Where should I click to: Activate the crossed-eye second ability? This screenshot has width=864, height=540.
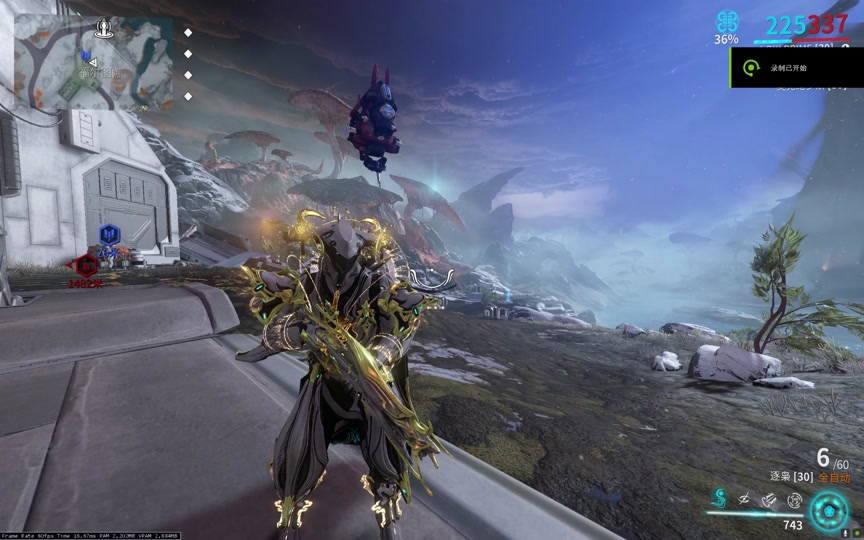[744, 498]
